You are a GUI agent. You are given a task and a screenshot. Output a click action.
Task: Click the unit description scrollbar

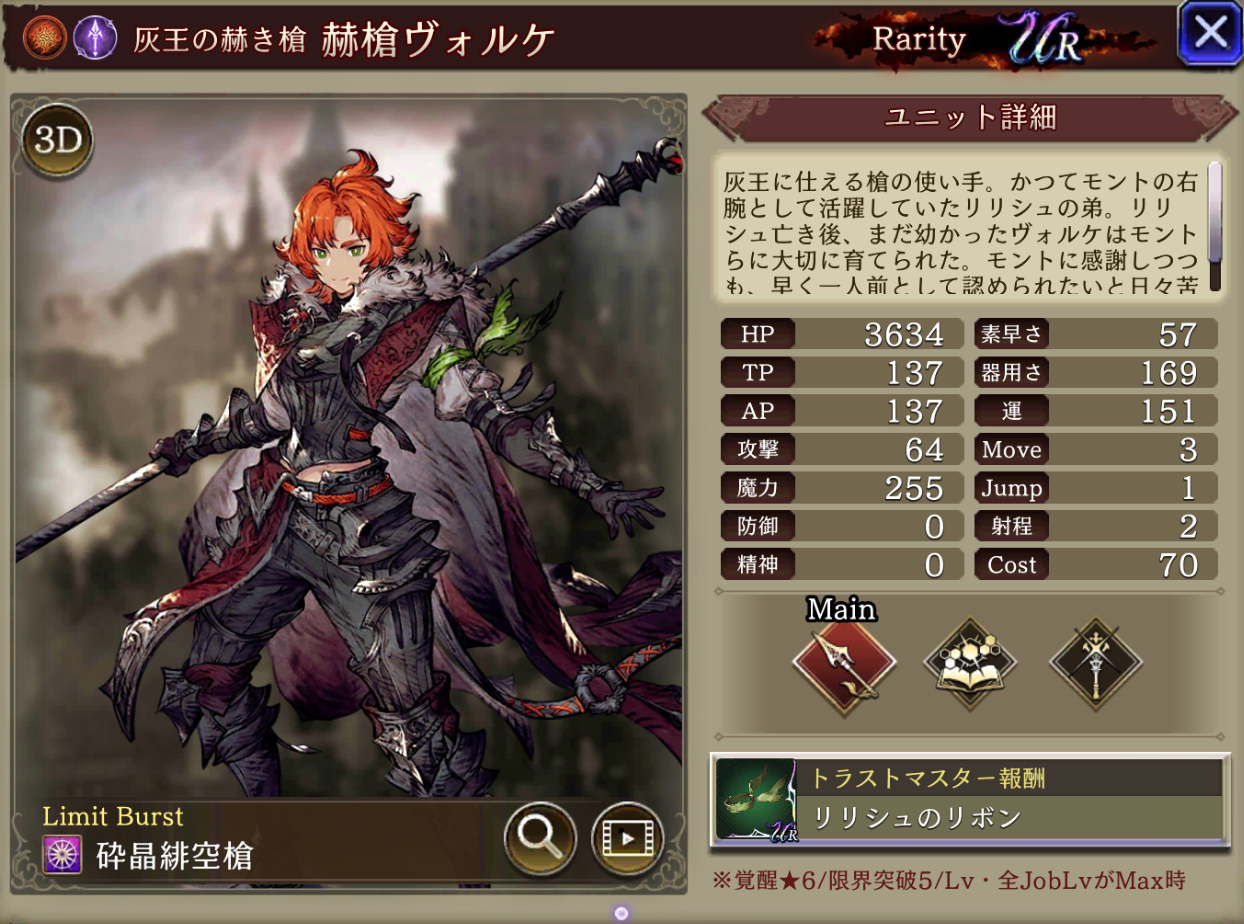pyautogui.click(x=1215, y=225)
